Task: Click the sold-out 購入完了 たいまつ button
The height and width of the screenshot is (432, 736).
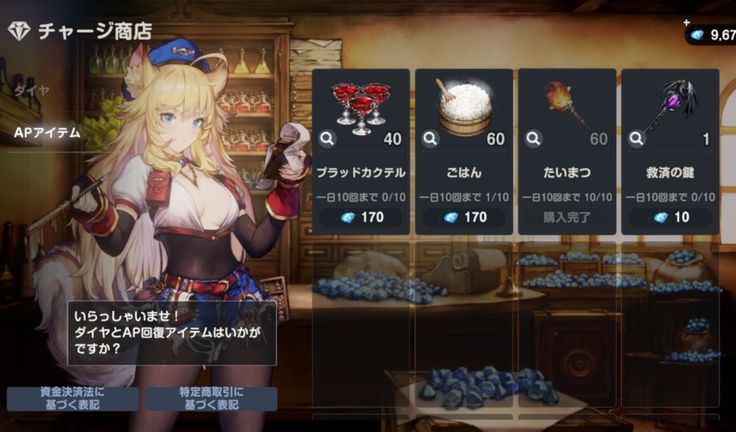Action: [566, 217]
